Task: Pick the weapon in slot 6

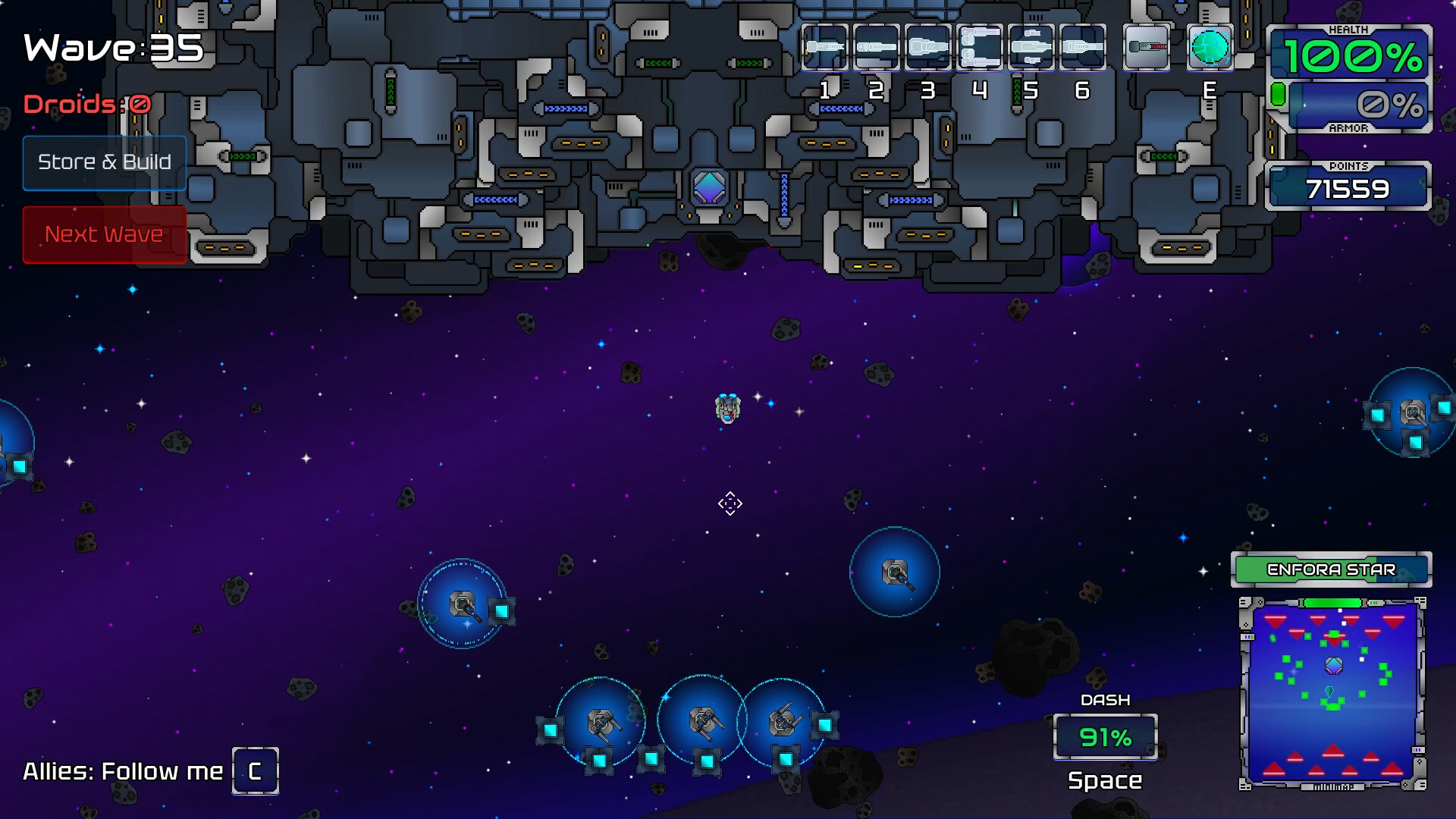Action: (1083, 47)
